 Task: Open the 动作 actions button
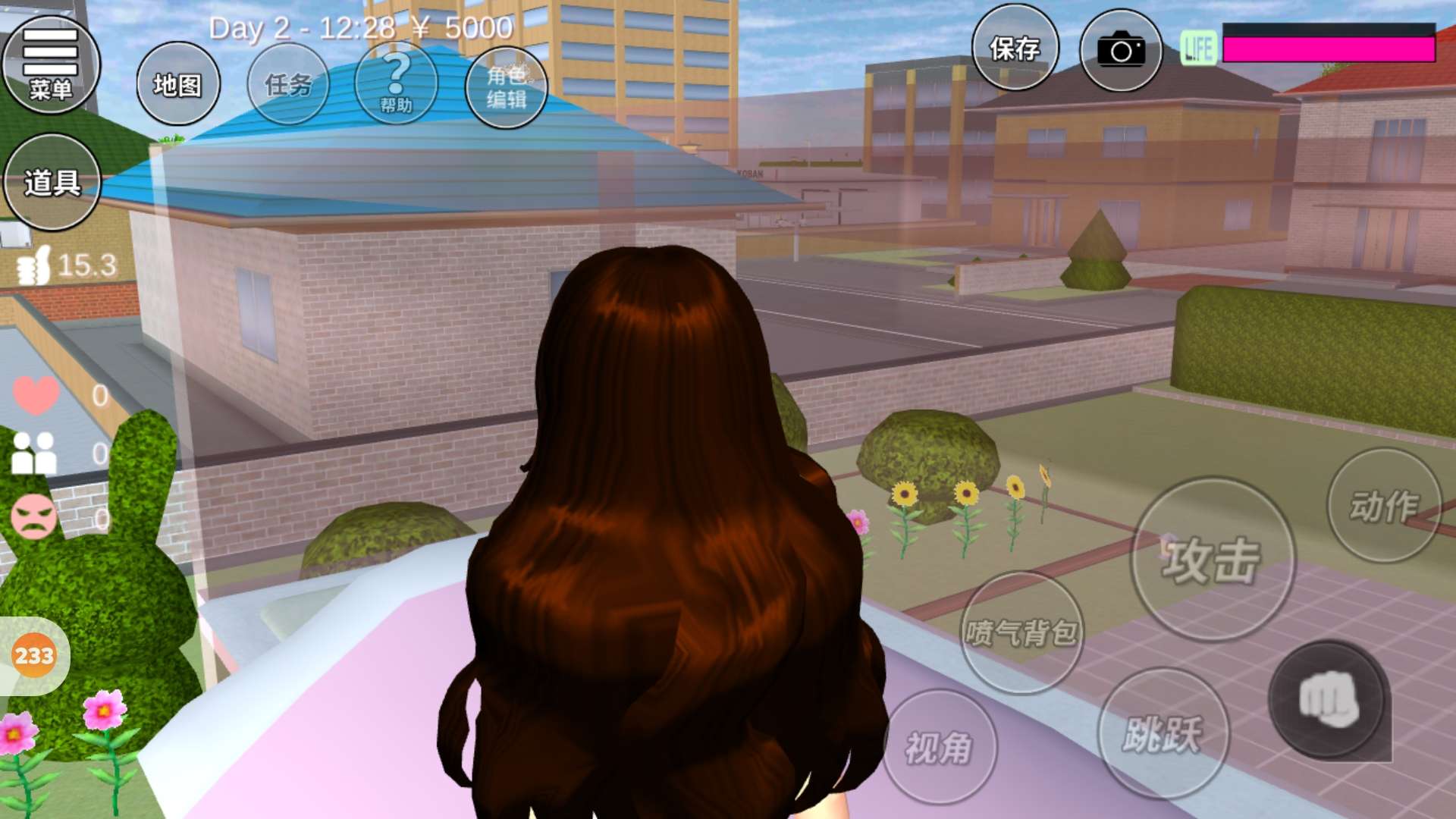[x=1384, y=506]
